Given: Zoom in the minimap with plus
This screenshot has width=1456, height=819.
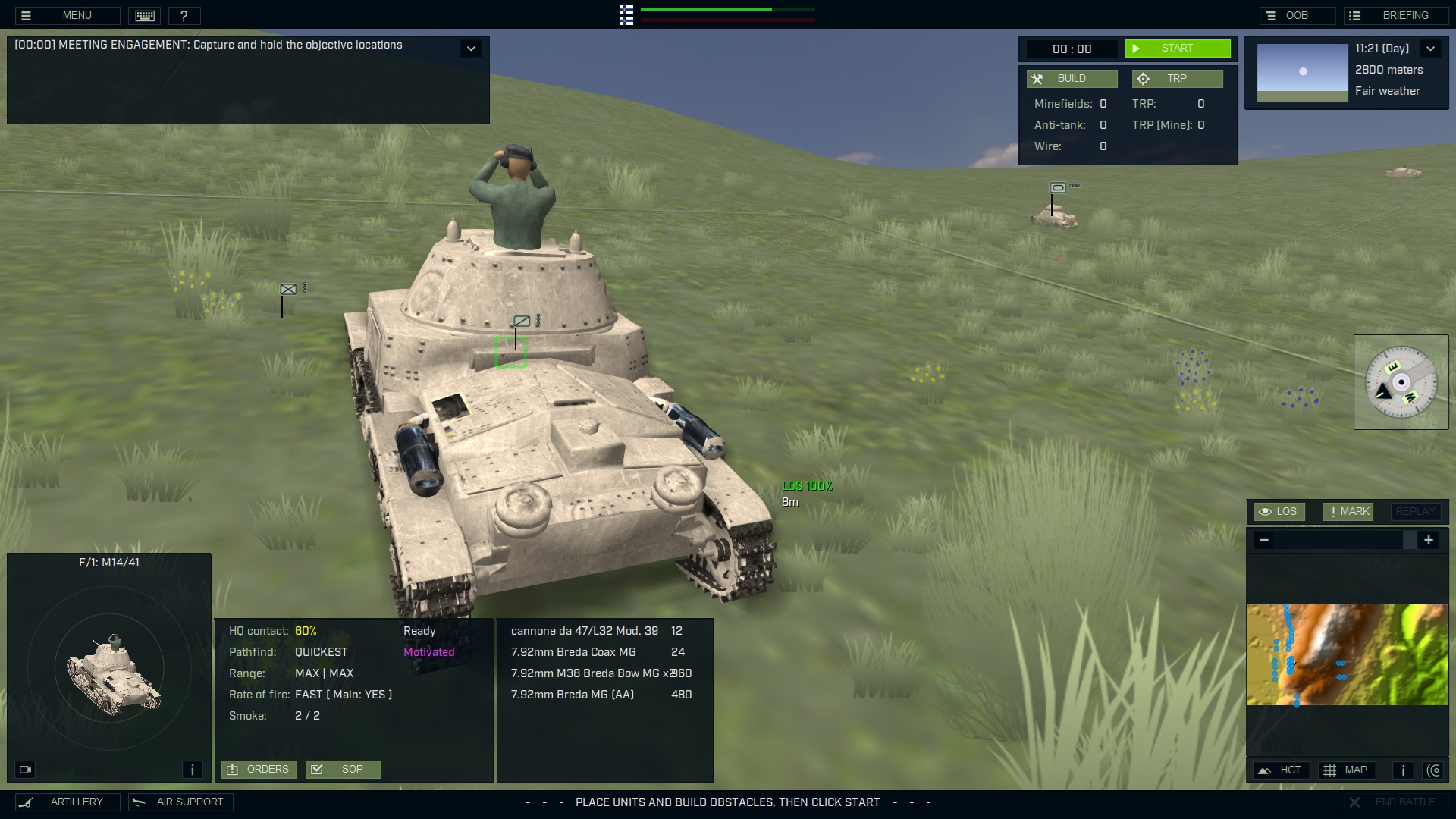Looking at the screenshot, I should (x=1429, y=540).
